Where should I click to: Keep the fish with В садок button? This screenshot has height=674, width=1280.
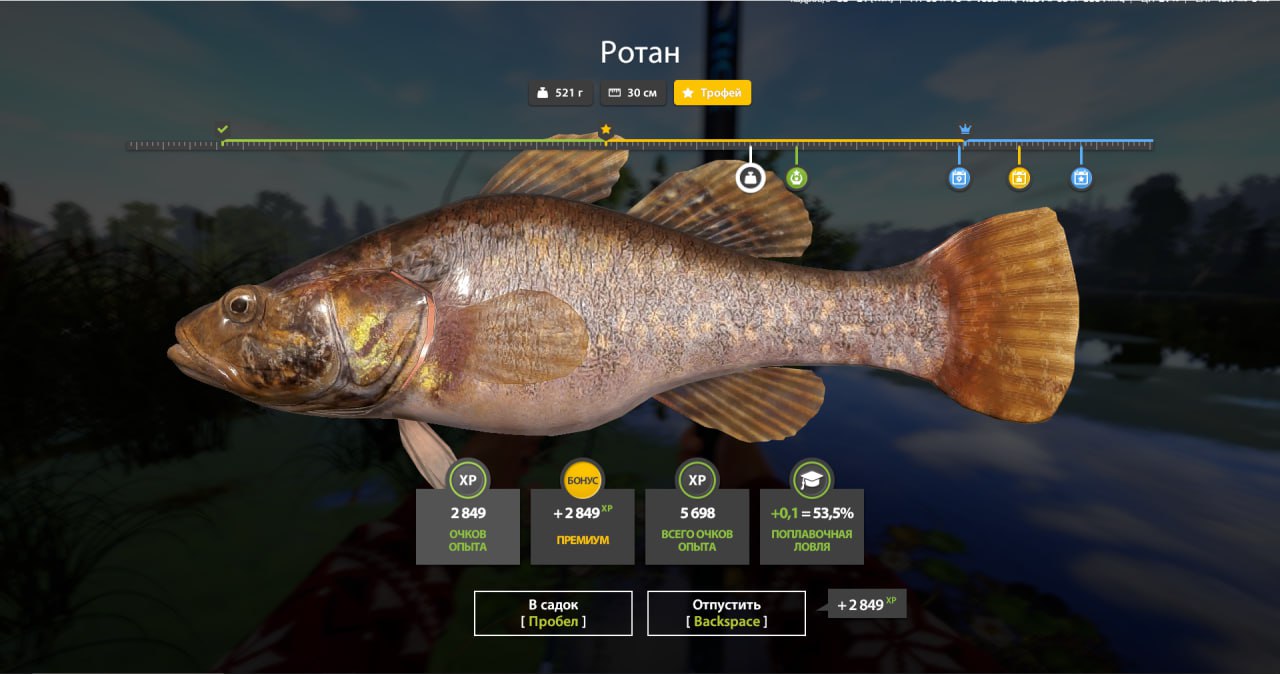553,613
